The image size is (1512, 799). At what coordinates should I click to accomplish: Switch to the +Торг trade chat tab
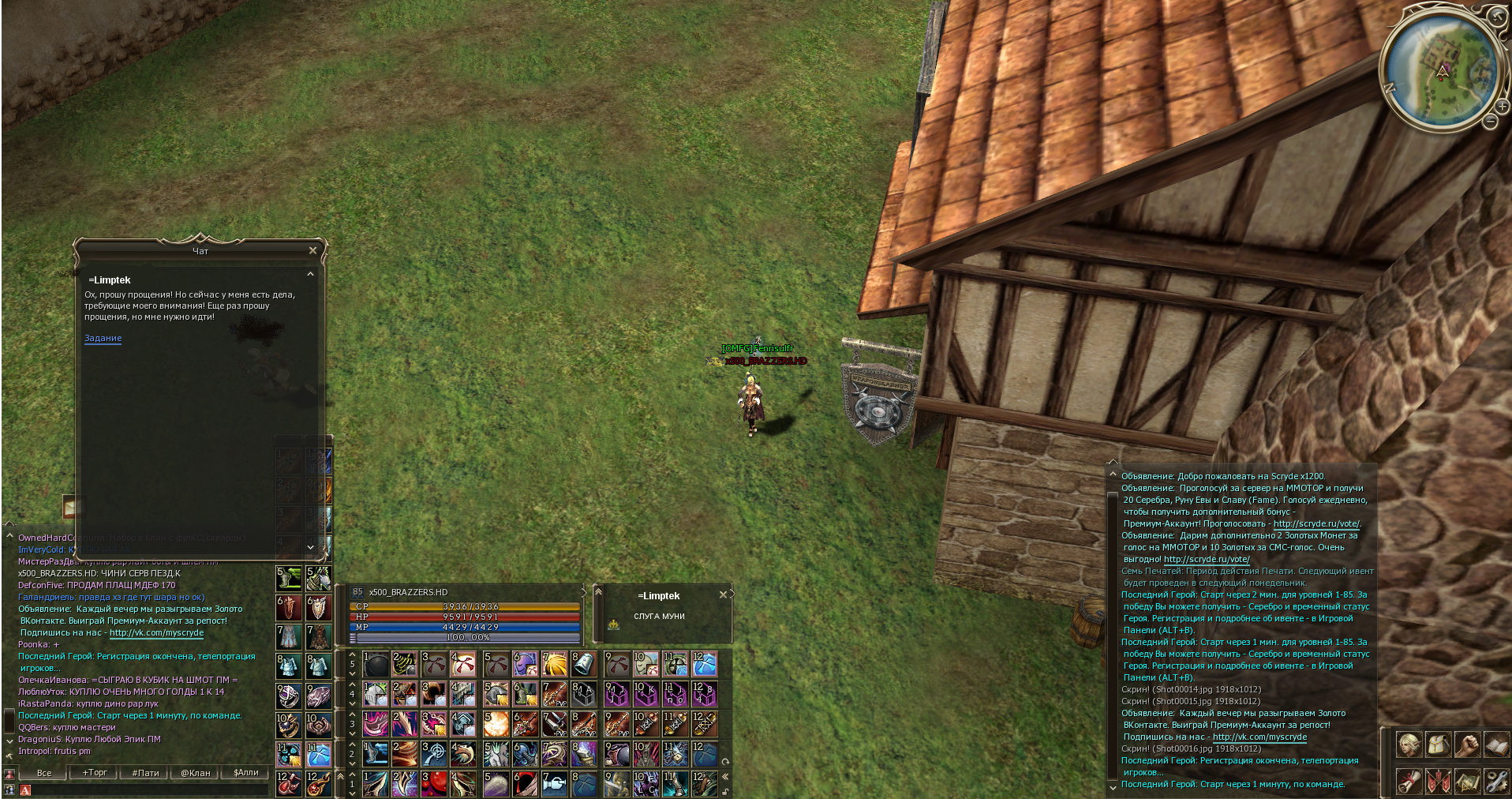point(95,773)
